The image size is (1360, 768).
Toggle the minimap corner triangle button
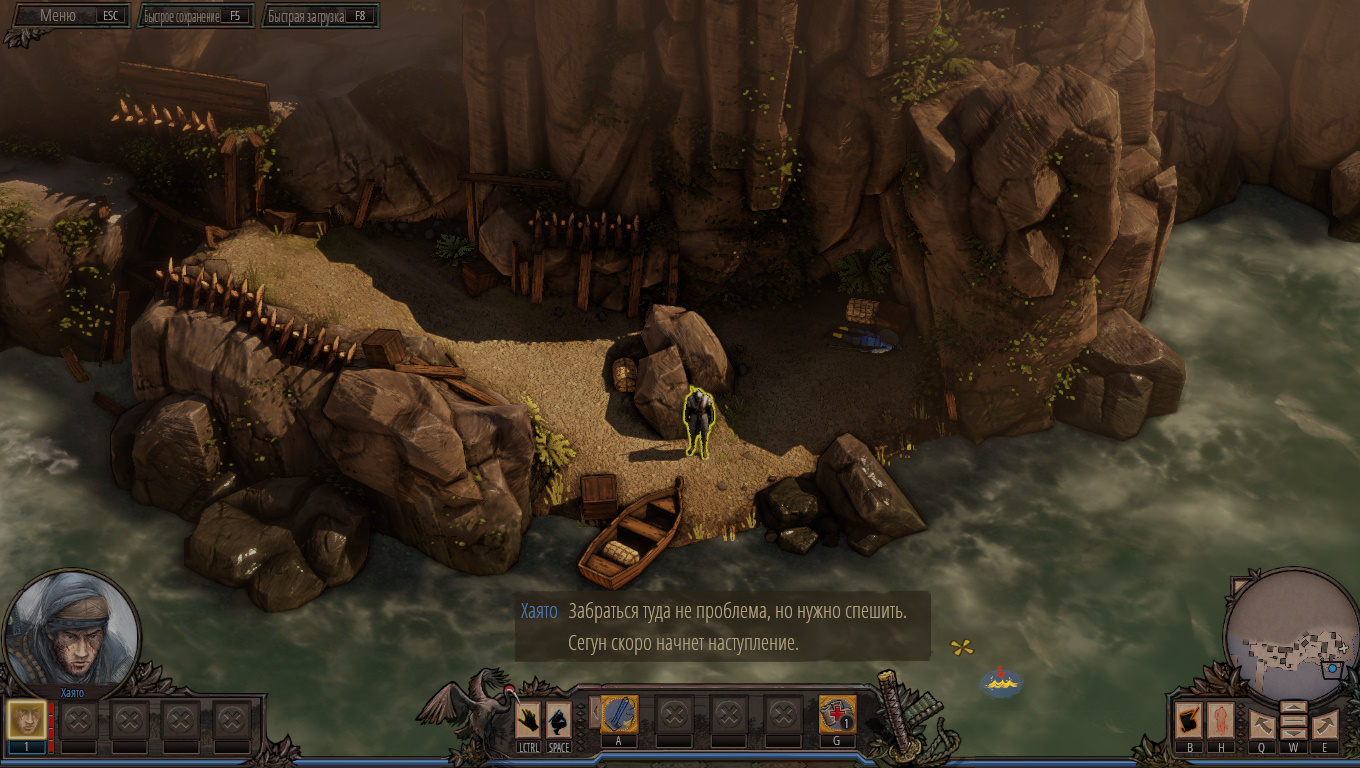point(1239,587)
